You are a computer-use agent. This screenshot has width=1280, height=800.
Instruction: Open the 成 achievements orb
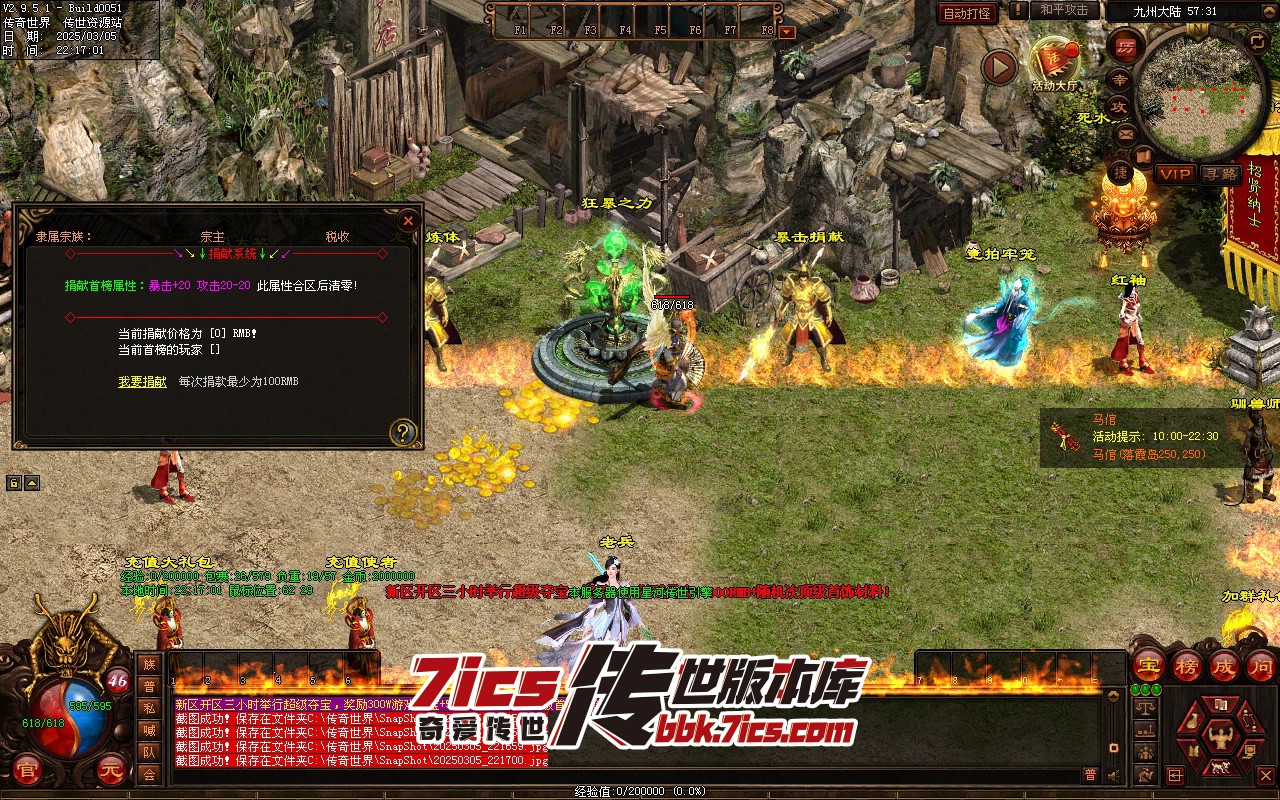(1224, 666)
